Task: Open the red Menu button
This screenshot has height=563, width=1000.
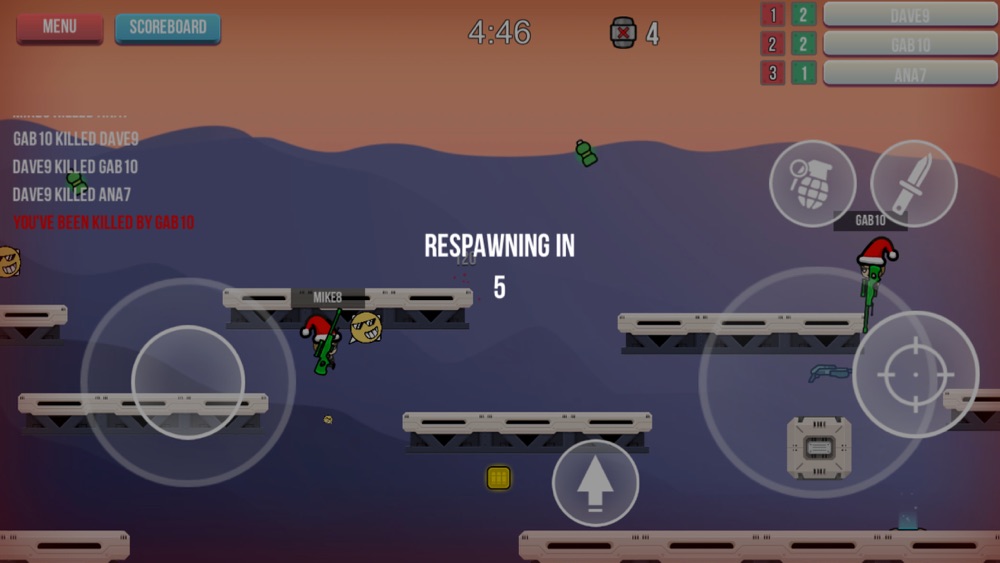Action: point(60,27)
